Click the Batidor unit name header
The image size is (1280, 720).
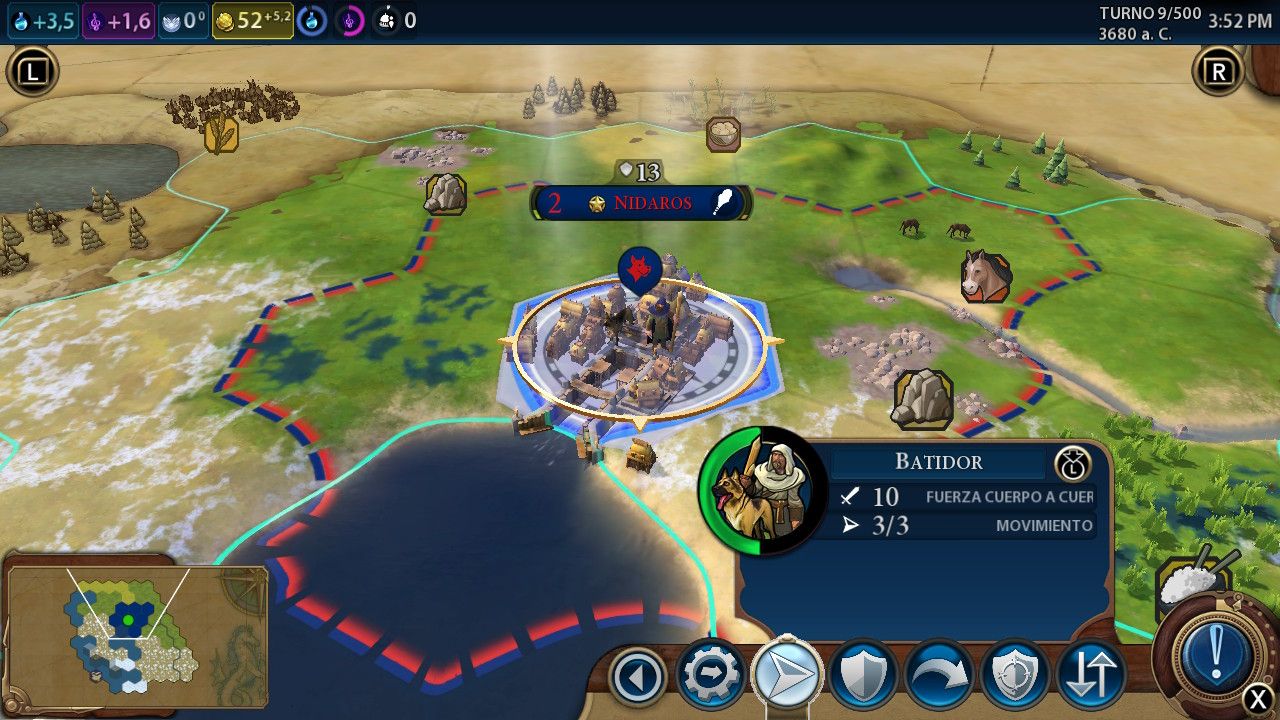click(939, 462)
